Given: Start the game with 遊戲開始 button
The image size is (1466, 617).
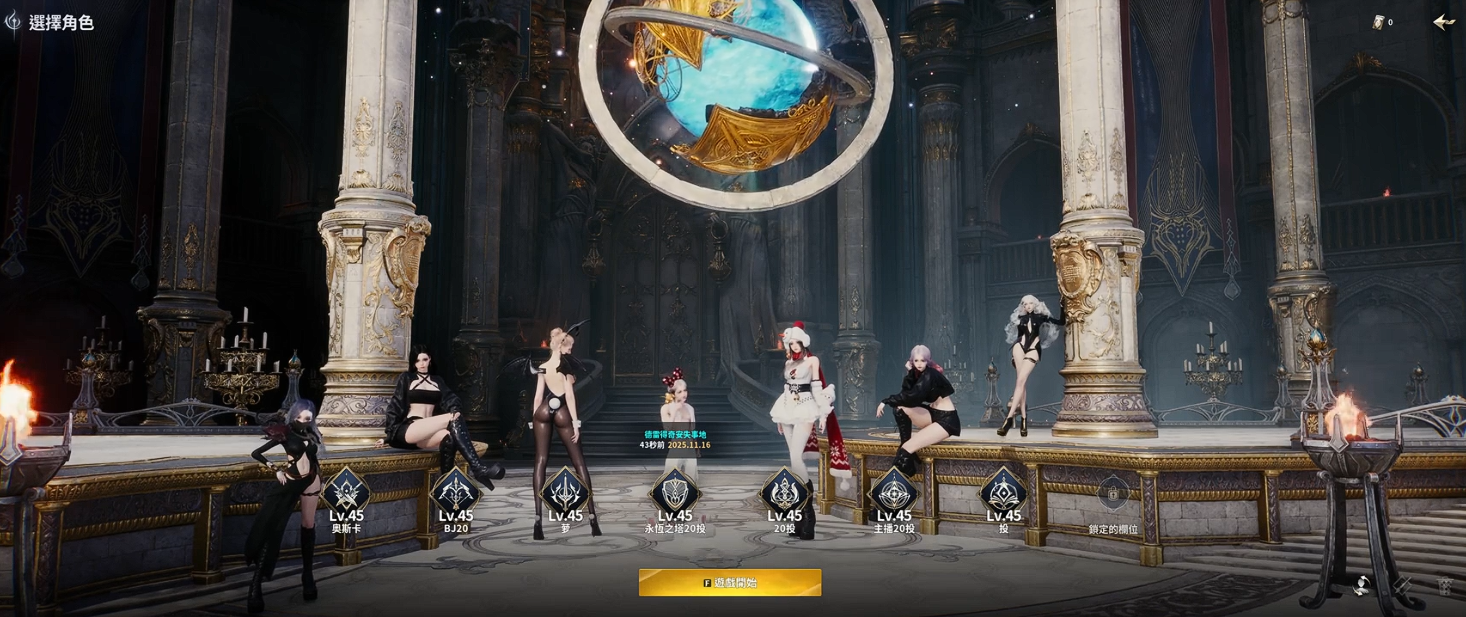Looking at the screenshot, I should tap(730, 582).
